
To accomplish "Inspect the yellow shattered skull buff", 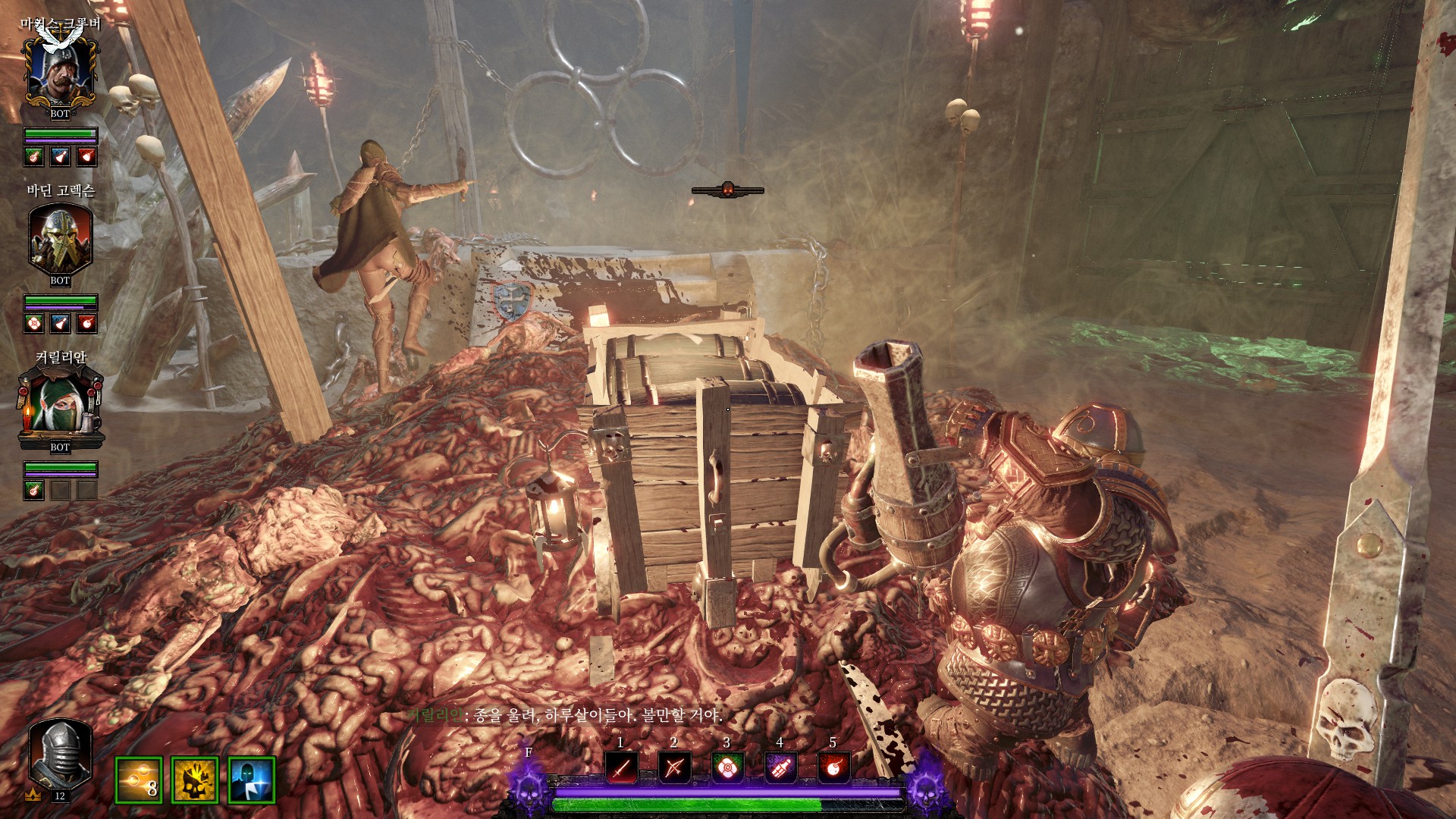I will point(195,780).
